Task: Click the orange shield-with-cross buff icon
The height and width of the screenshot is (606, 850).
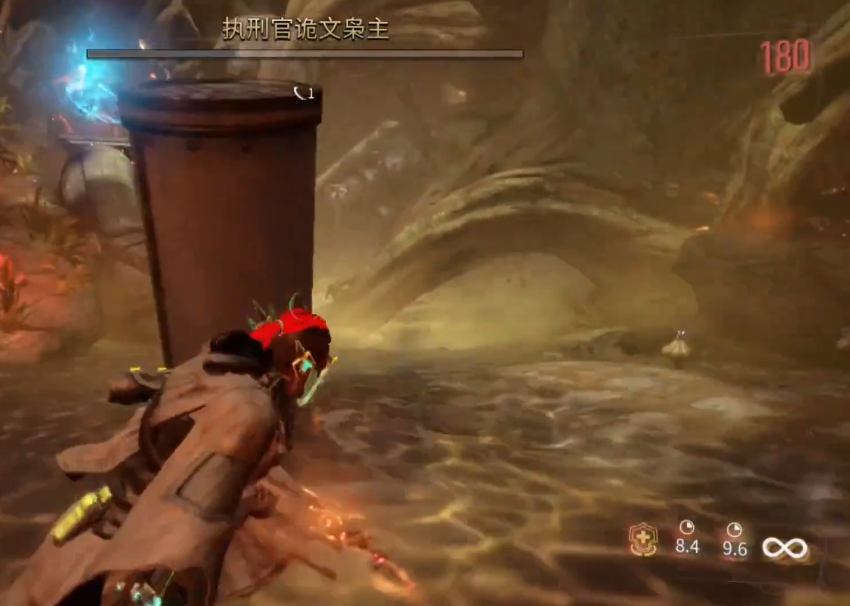Action: (642, 540)
